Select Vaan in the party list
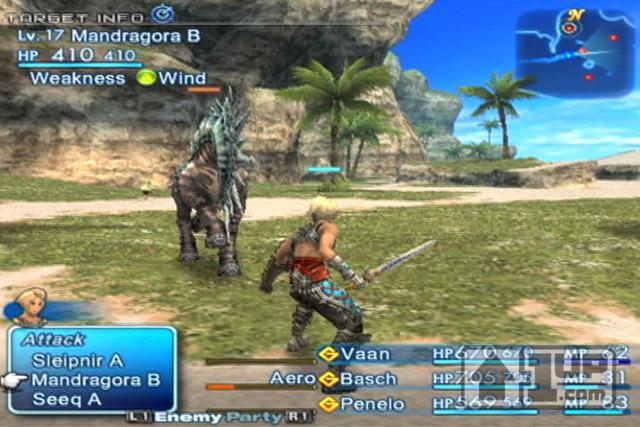Screen dimensions: 640x427 pyautogui.click(x=365, y=354)
